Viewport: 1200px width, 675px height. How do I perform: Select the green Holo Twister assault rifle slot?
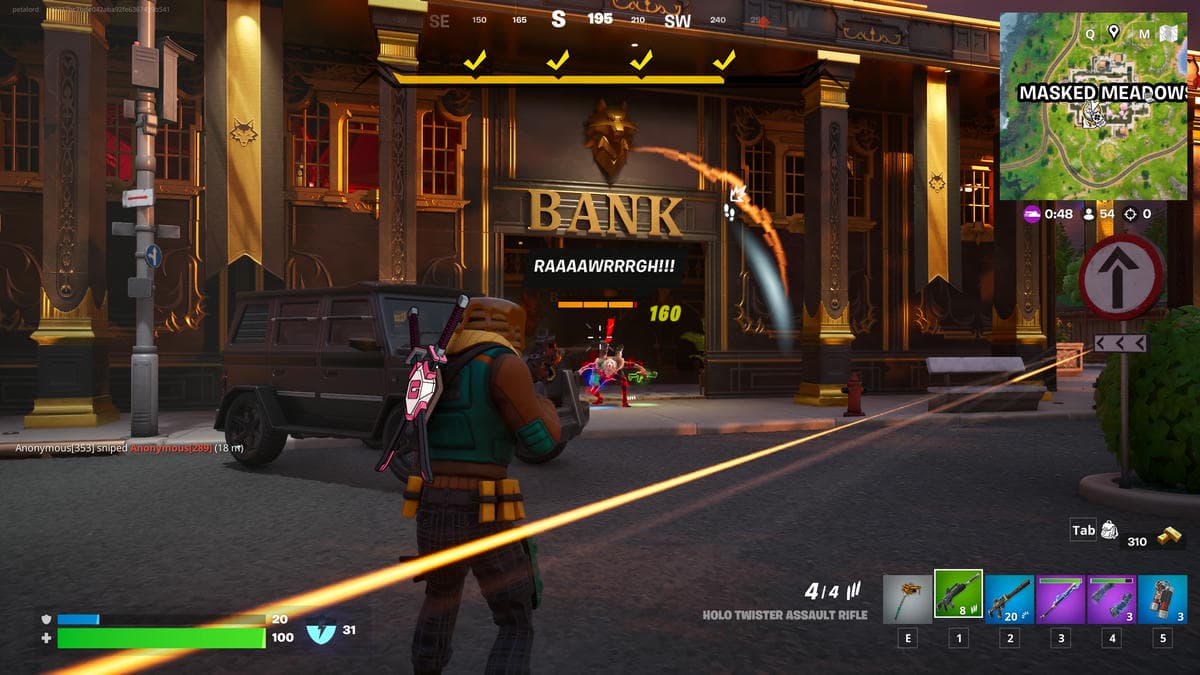(x=958, y=595)
